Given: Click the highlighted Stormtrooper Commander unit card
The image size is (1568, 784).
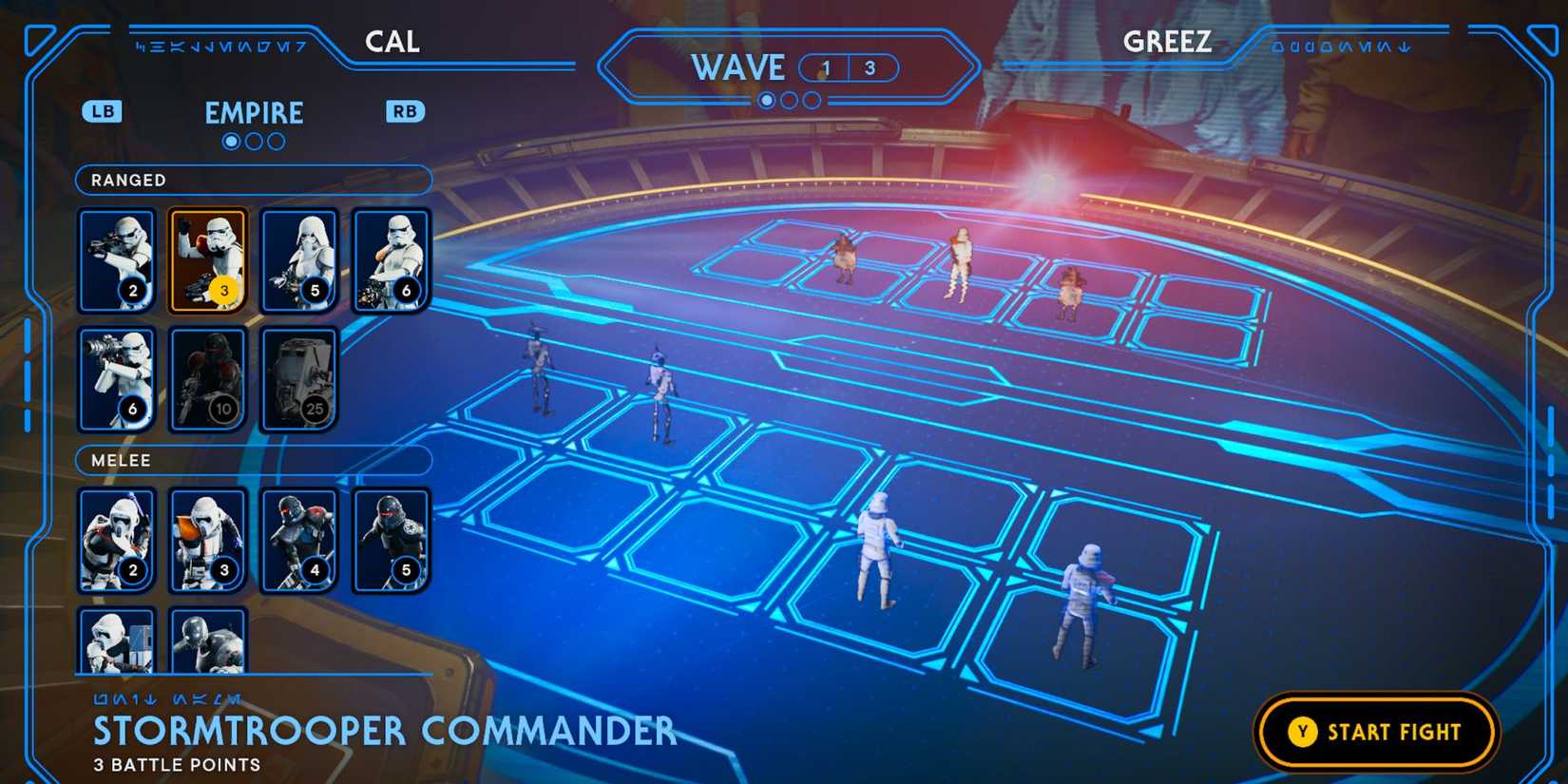Looking at the screenshot, I should point(207,260).
